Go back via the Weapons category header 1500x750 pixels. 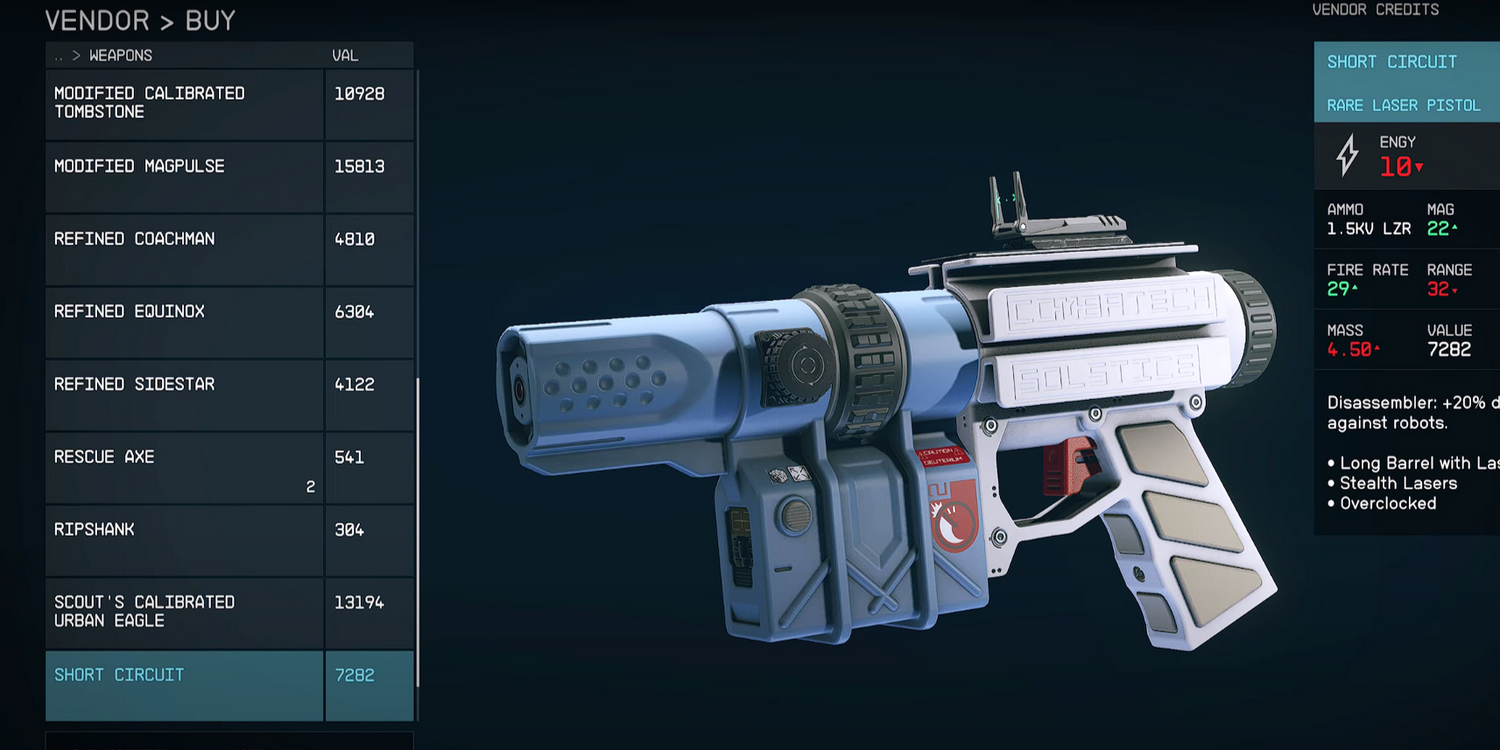(120, 56)
